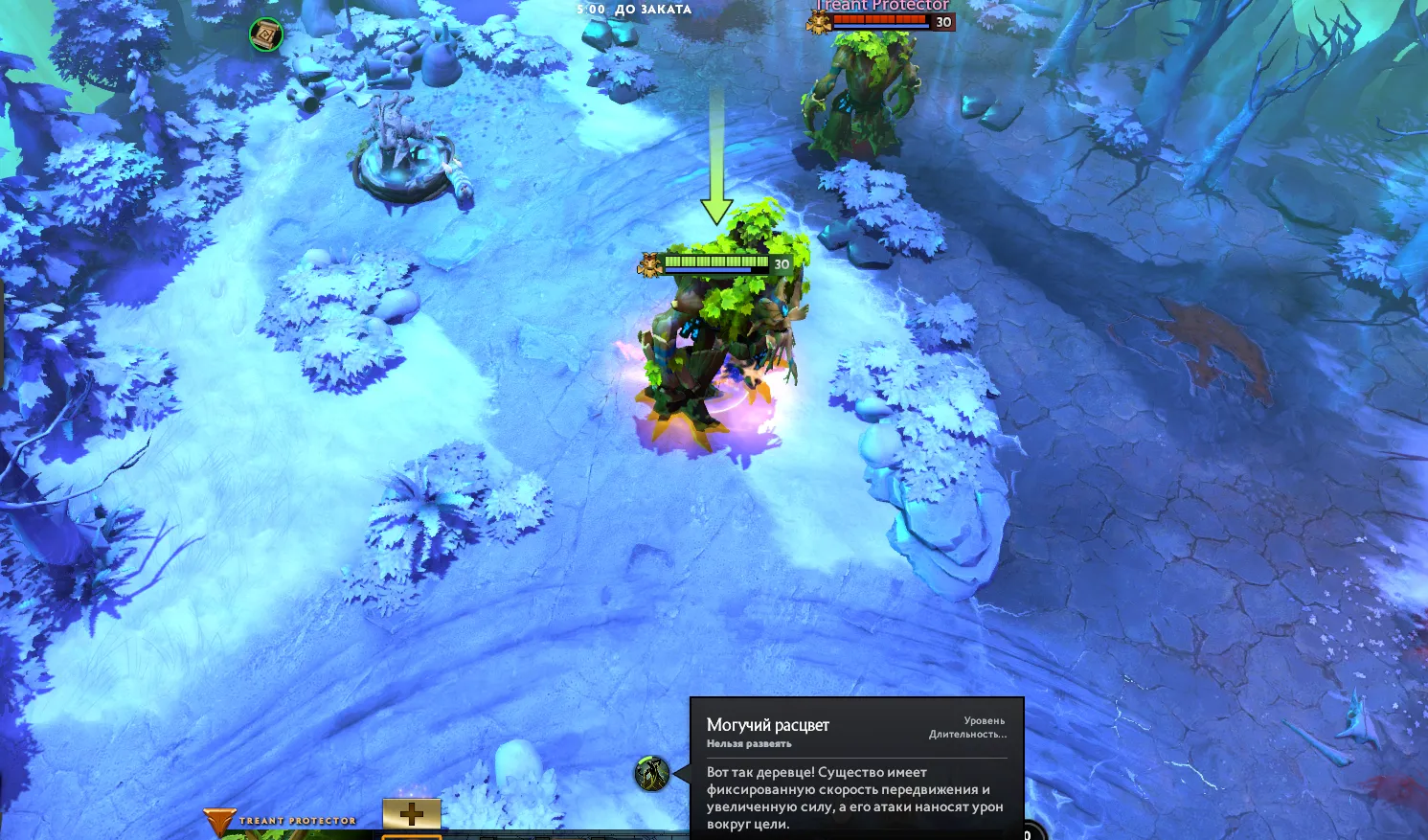The width and height of the screenshot is (1428, 840).
Task: Click the green guide arrow above the treant
Action: pos(714,153)
